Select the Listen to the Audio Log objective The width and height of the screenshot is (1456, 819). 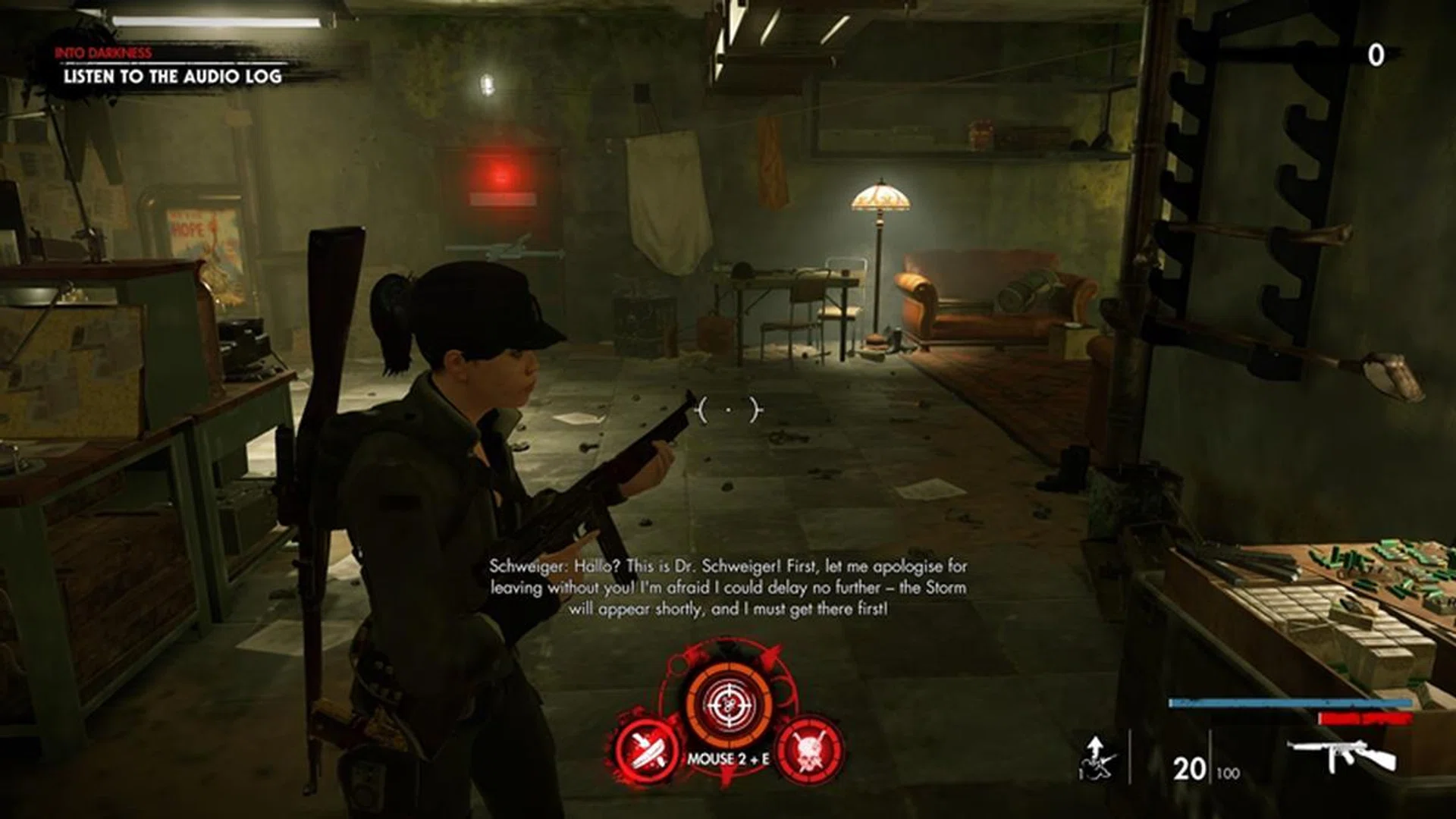[x=172, y=76]
